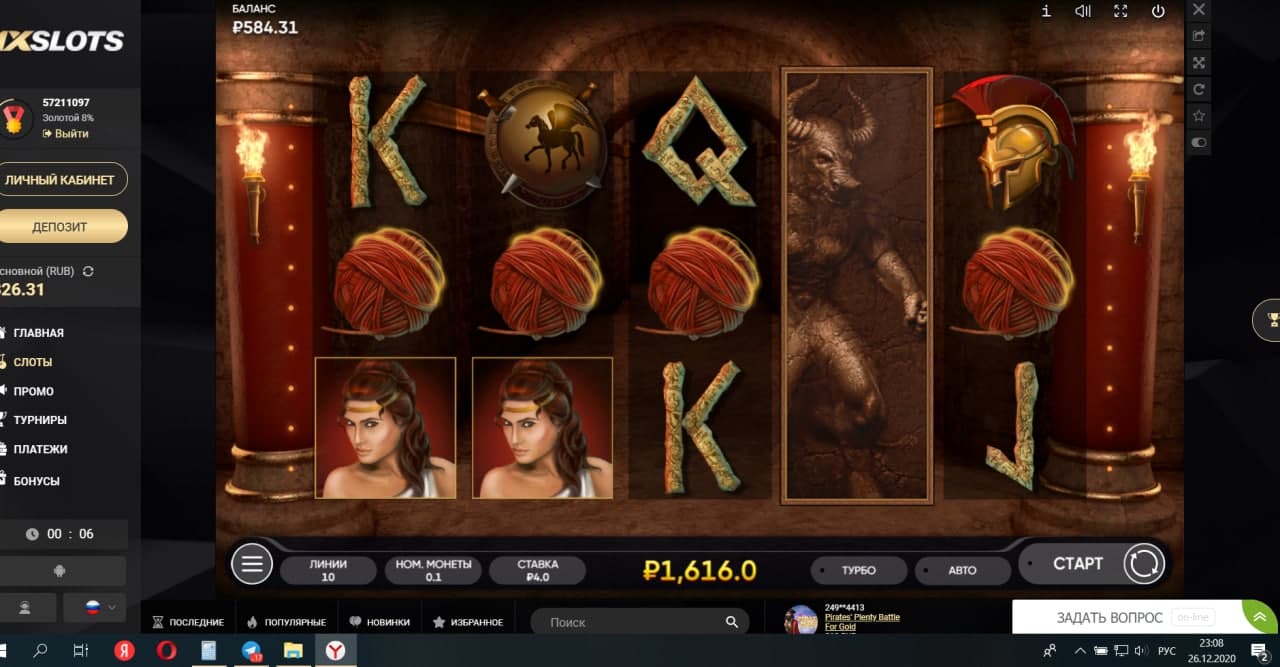Image resolution: width=1280 pixels, height=667 pixels.
Task: Enable АВТО auto-spin mode
Action: point(962,571)
